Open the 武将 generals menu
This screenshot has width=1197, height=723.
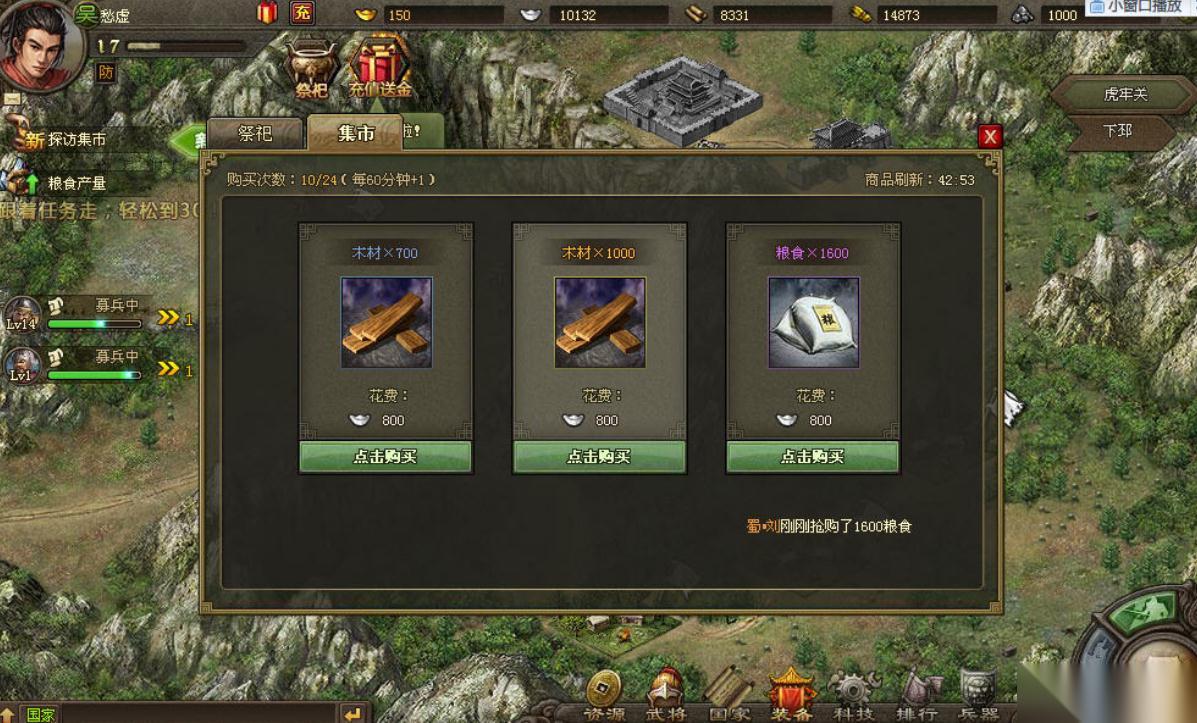point(665,697)
